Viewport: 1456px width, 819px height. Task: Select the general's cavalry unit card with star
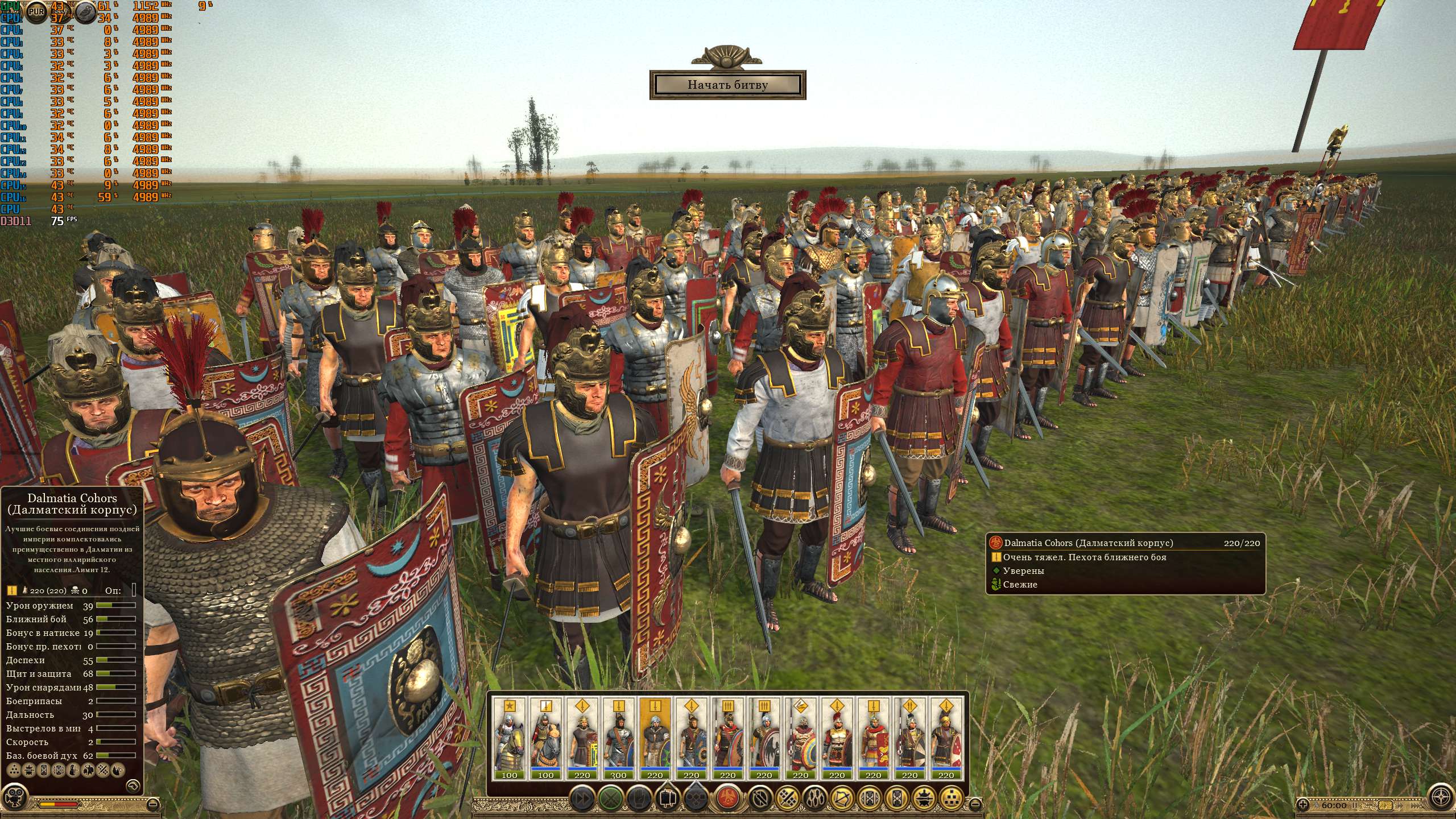coord(510,738)
